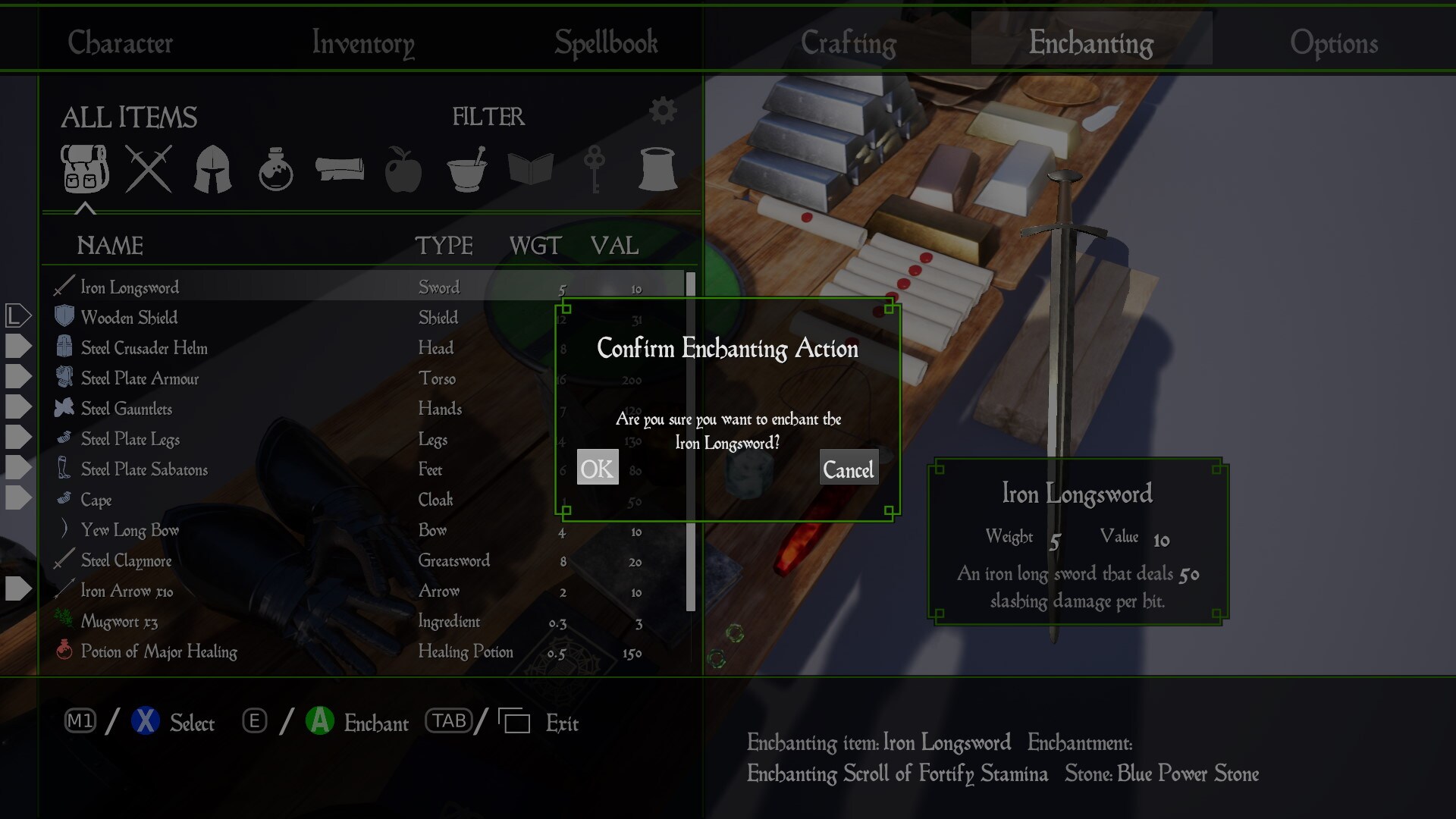Confirm enchanting by clicking OK
The width and height of the screenshot is (1456, 819).
597,468
